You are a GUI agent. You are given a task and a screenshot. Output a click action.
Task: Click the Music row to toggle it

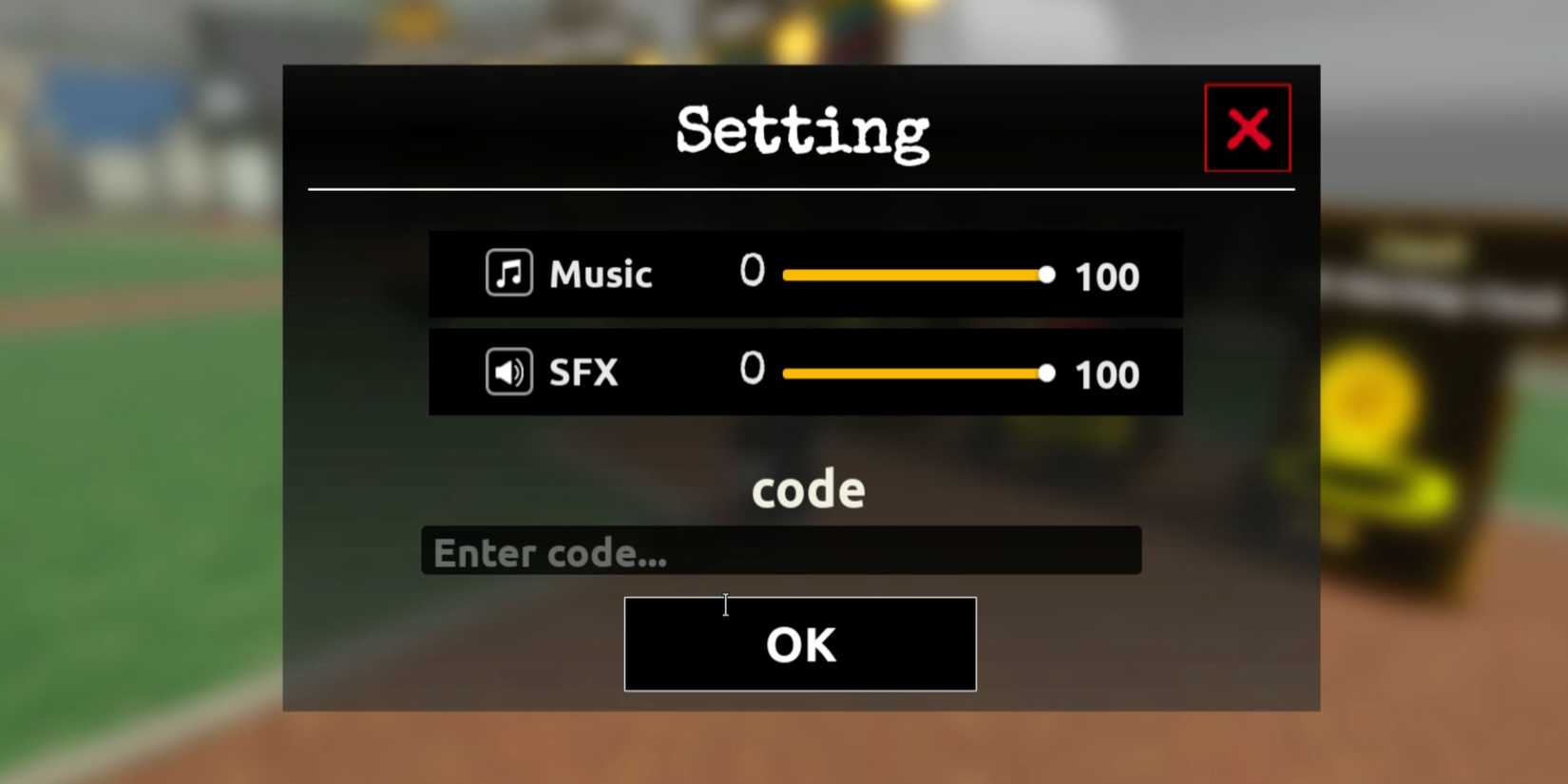[x=806, y=275]
